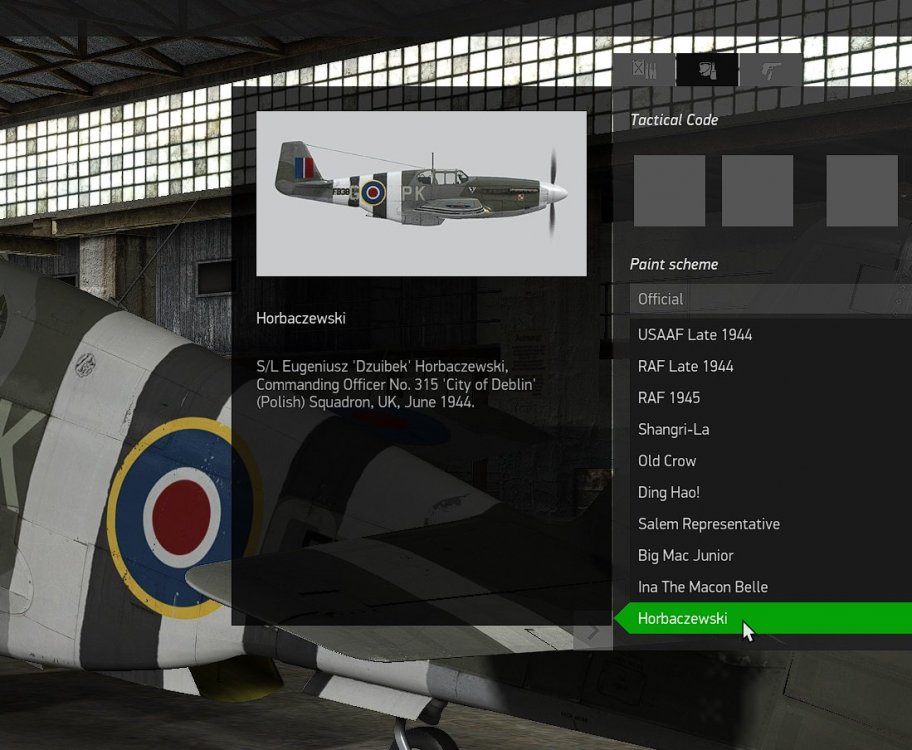The width and height of the screenshot is (912, 750).
Task: Apply the Salem Representative skin
Action: [709, 524]
